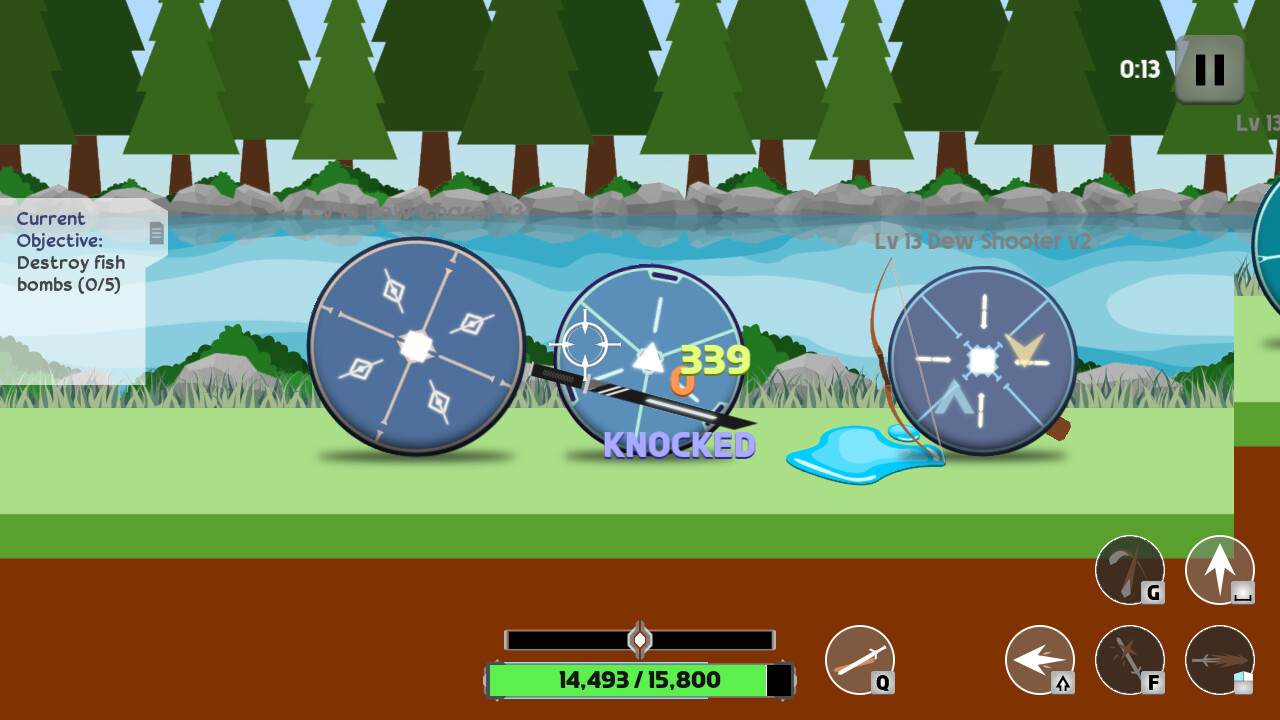Pause the game via the pause icon
This screenshot has height=720, width=1280.
coord(1208,70)
